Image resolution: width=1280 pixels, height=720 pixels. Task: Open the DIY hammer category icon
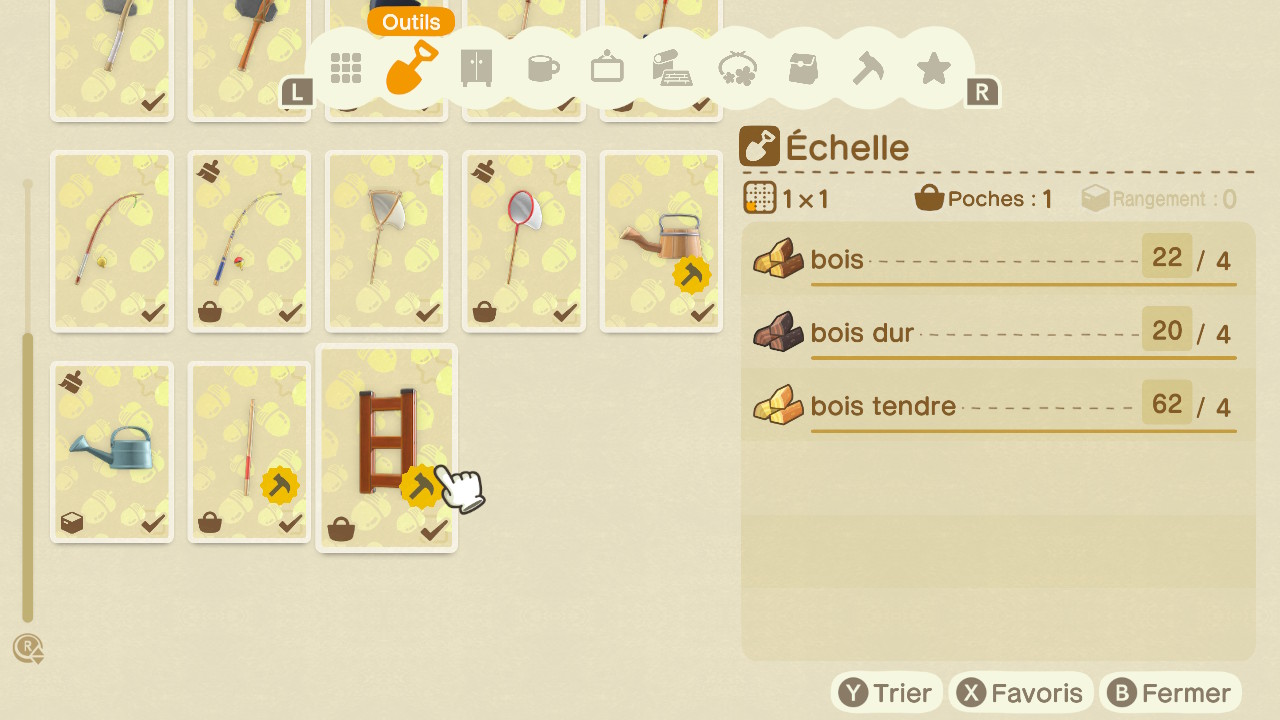tap(868, 68)
